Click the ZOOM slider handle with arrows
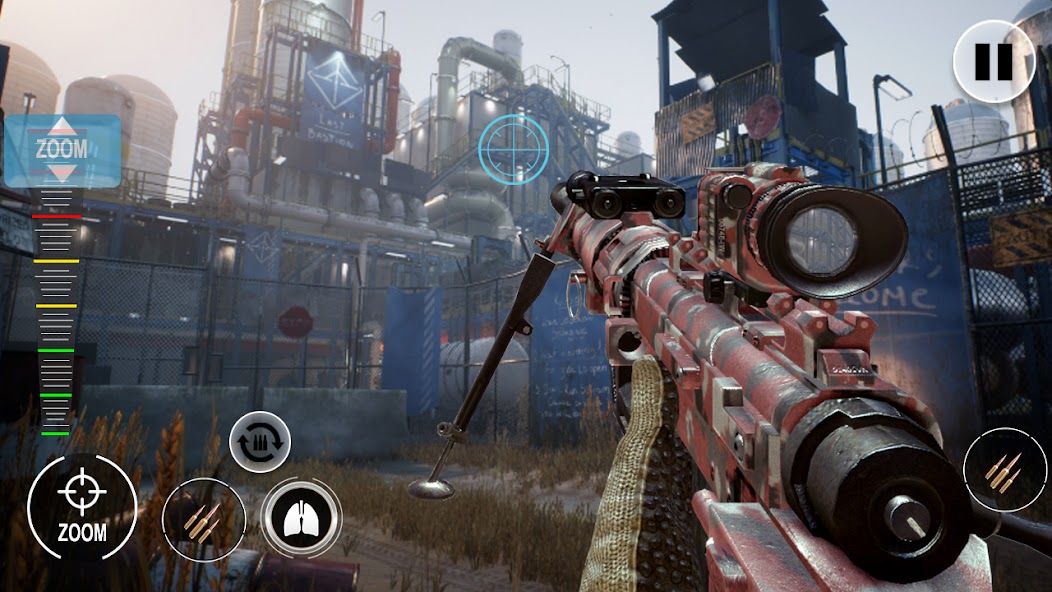1052x592 pixels. 62,151
